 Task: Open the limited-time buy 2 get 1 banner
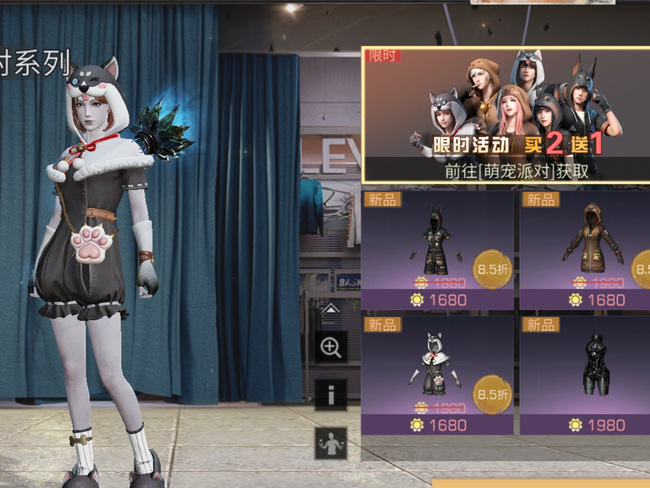click(505, 114)
